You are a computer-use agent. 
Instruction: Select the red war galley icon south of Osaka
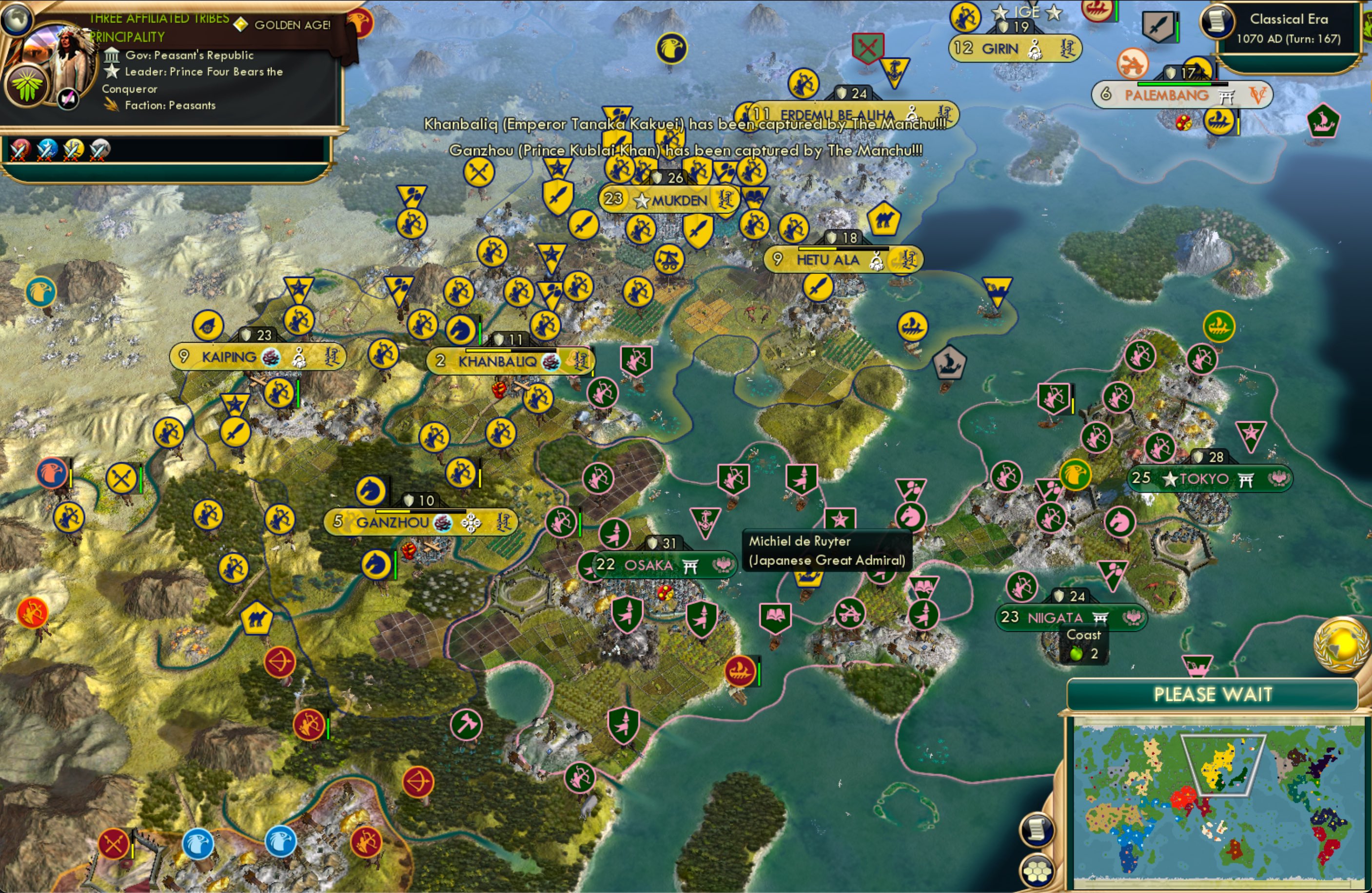[741, 672]
